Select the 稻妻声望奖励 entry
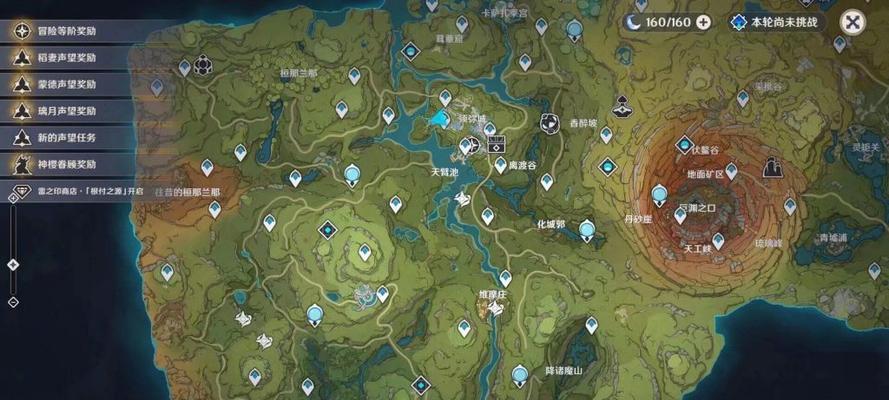Image resolution: width=889 pixels, height=400 pixels. click(x=68, y=58)
